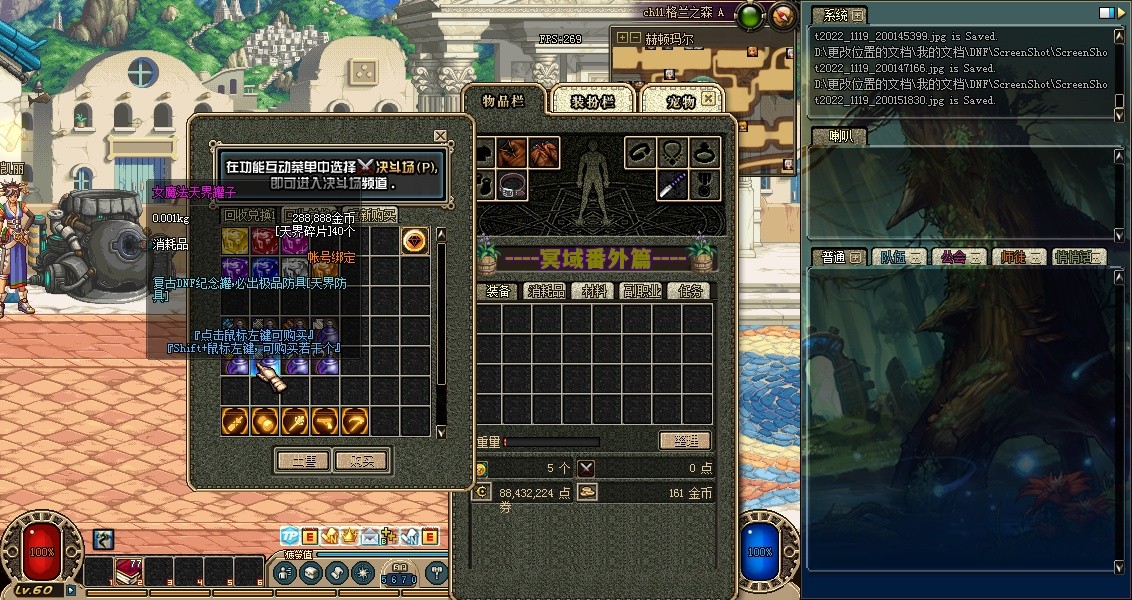Select the equipped sword weapon slot

672,184
